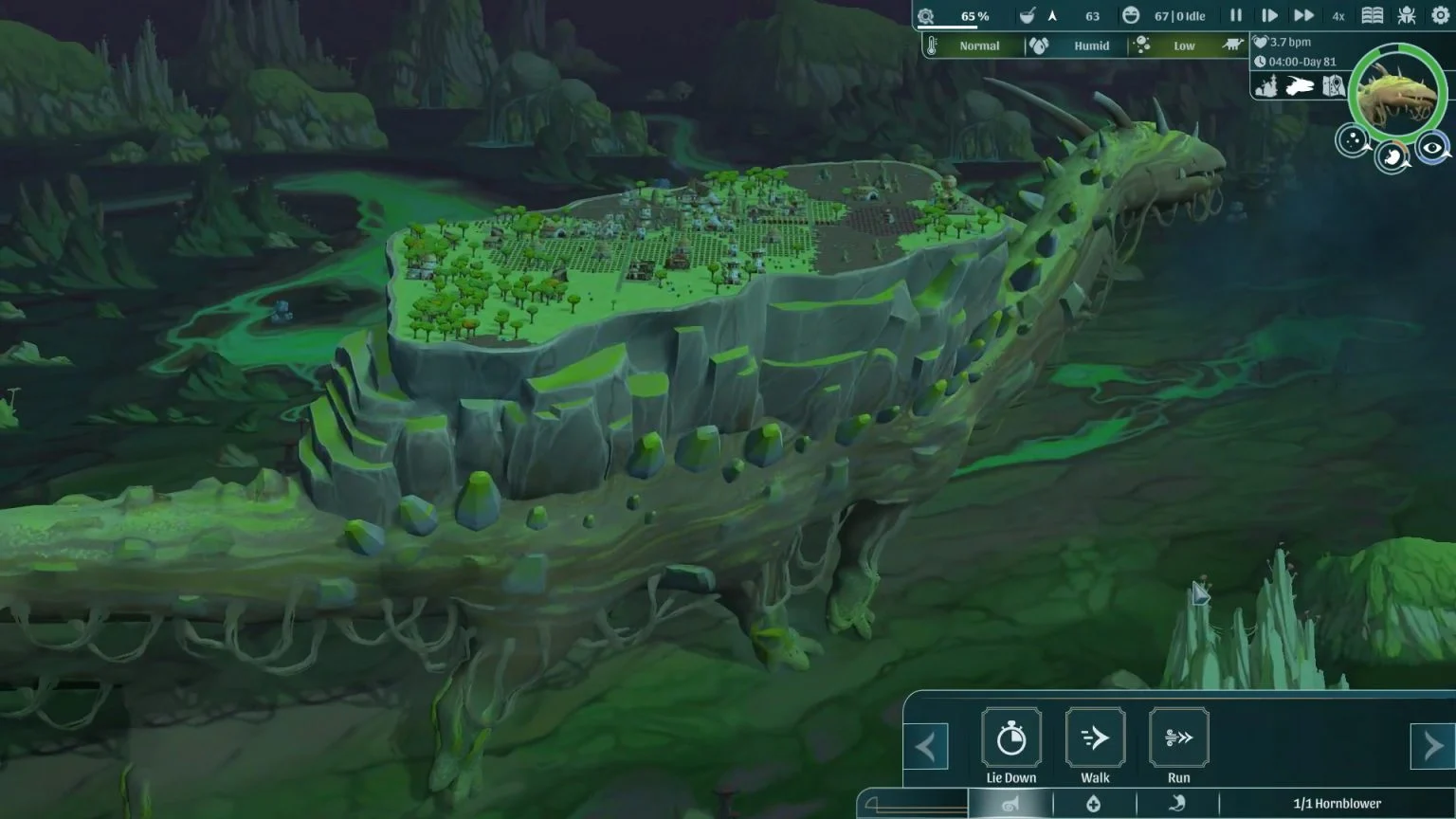
Task: Expand the next command page with right arrow
Action: pos(1431,746)
